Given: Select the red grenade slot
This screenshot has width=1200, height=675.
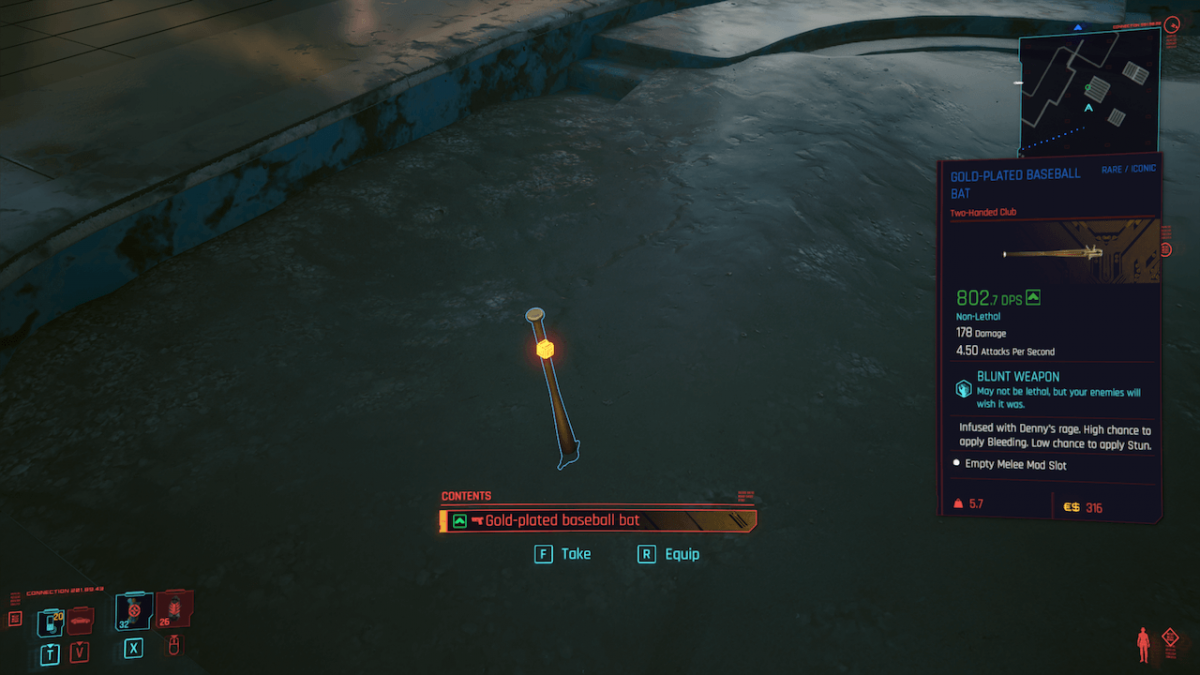Looking at the screenshot, I should pos(173,609).
